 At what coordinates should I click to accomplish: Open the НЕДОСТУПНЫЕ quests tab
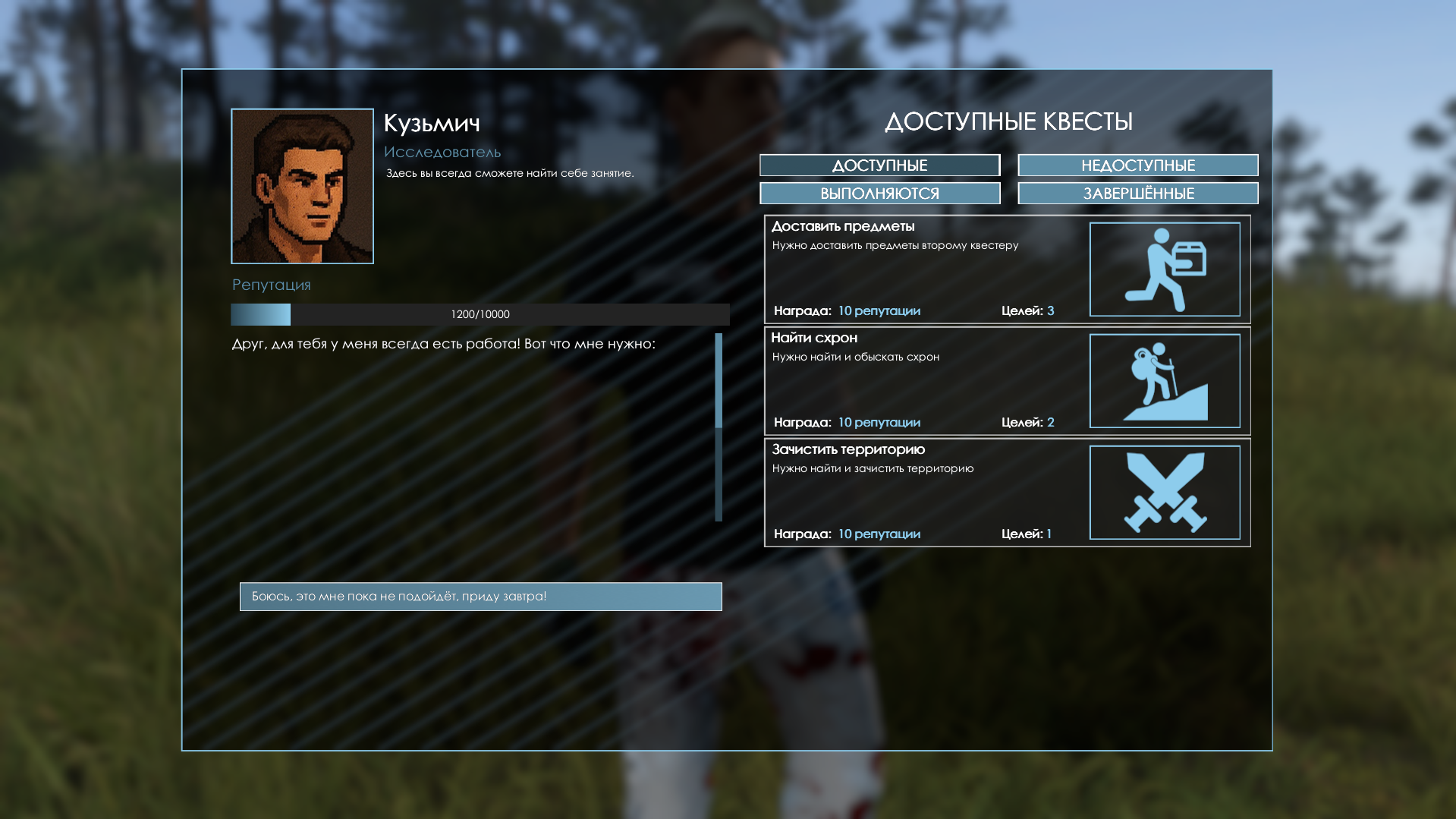click(1137, 165)
